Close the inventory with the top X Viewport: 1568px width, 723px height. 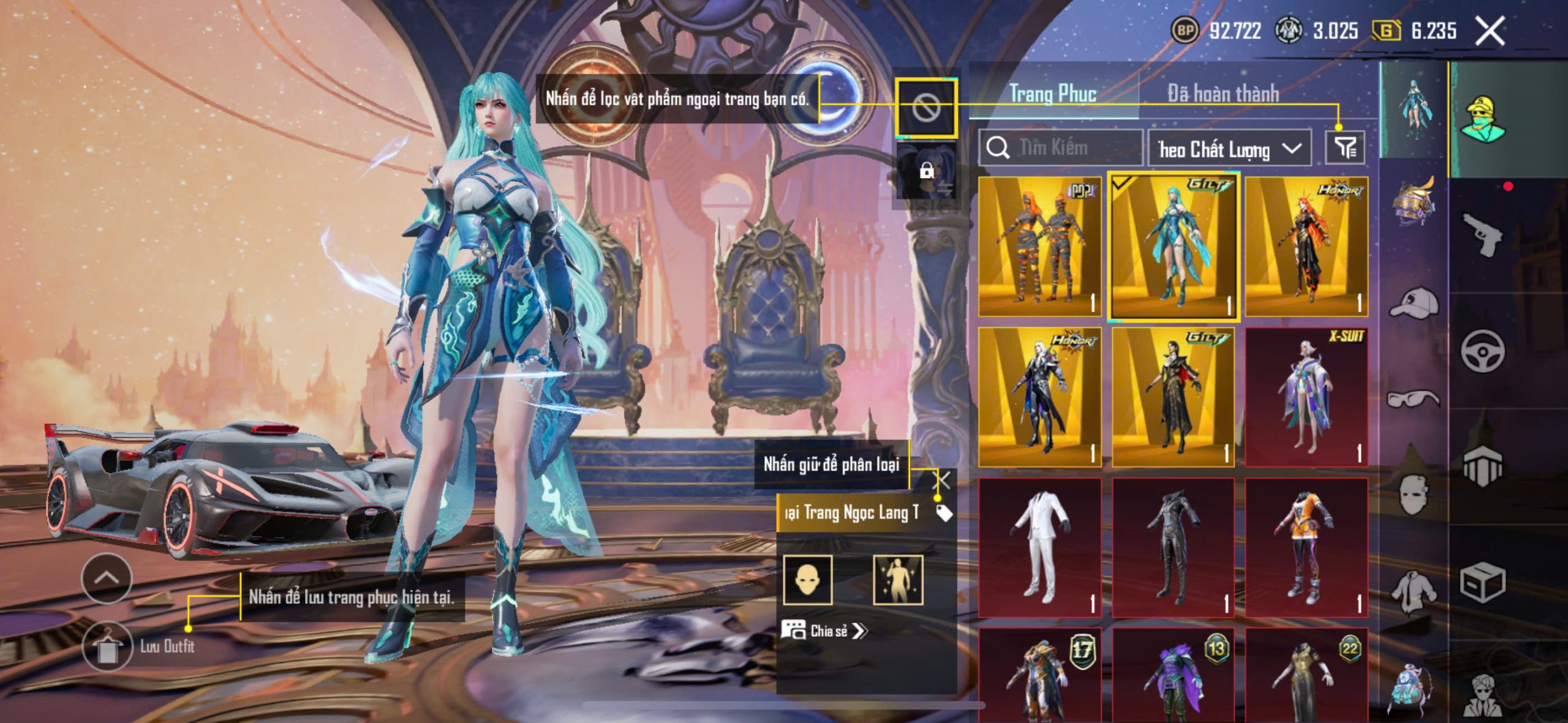point(1490,31)
